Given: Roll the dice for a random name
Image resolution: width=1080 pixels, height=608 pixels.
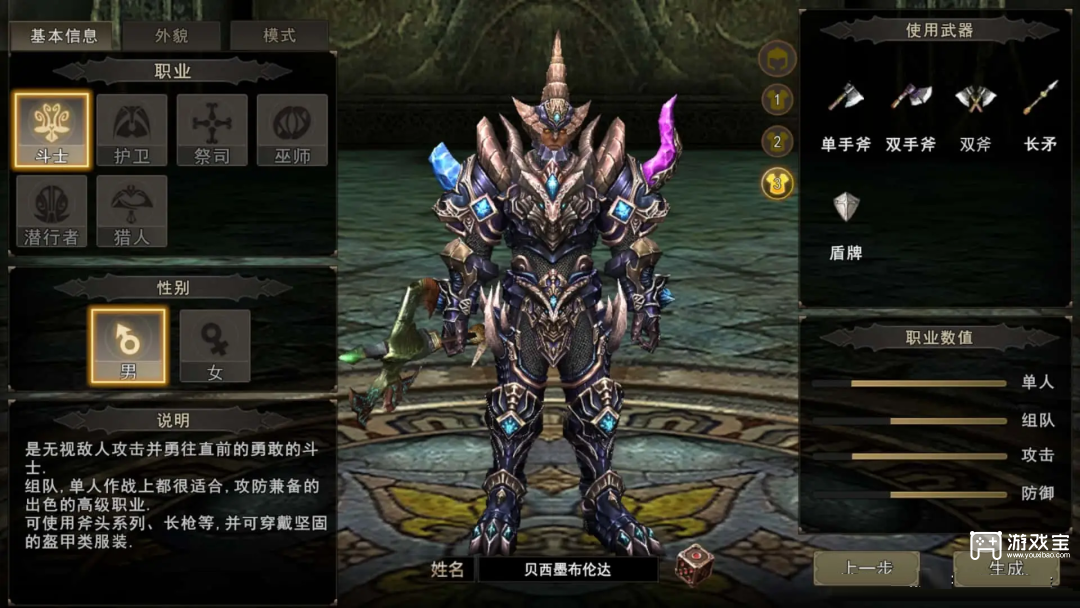Looking at the screenshot, I should pos(693,565).
